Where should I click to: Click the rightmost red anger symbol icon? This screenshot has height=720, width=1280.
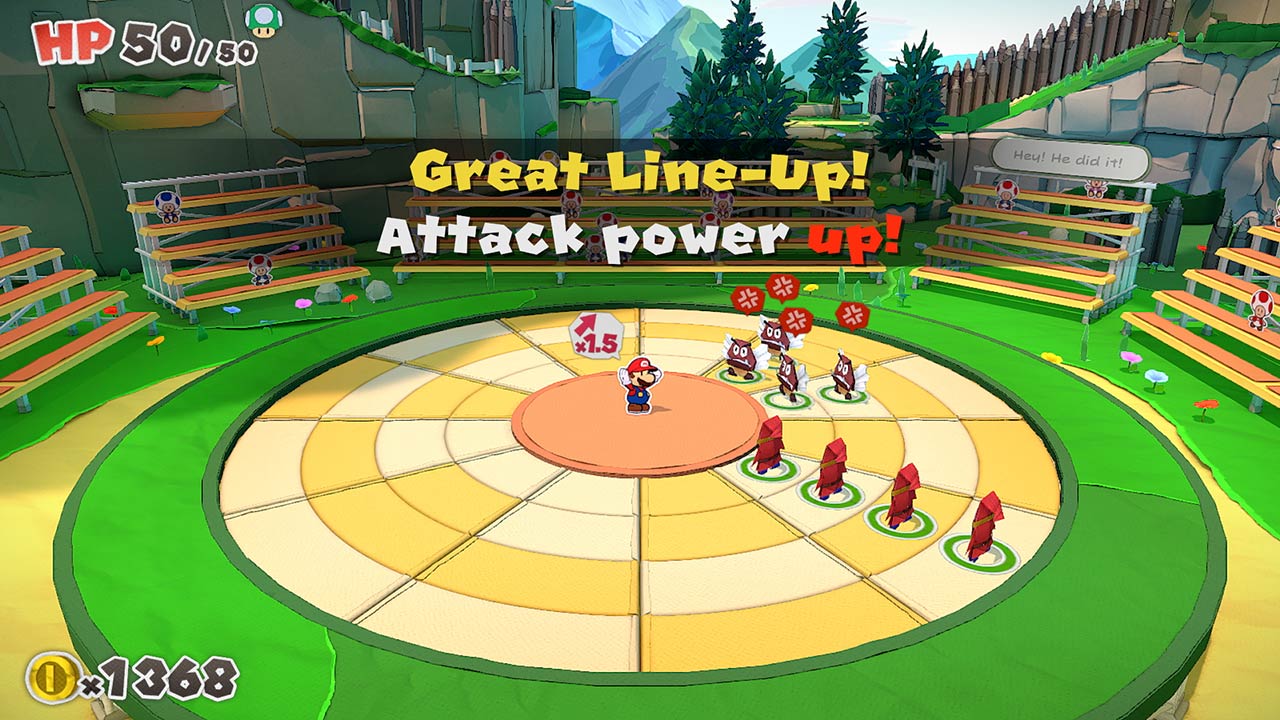click(x=853, y=315)
